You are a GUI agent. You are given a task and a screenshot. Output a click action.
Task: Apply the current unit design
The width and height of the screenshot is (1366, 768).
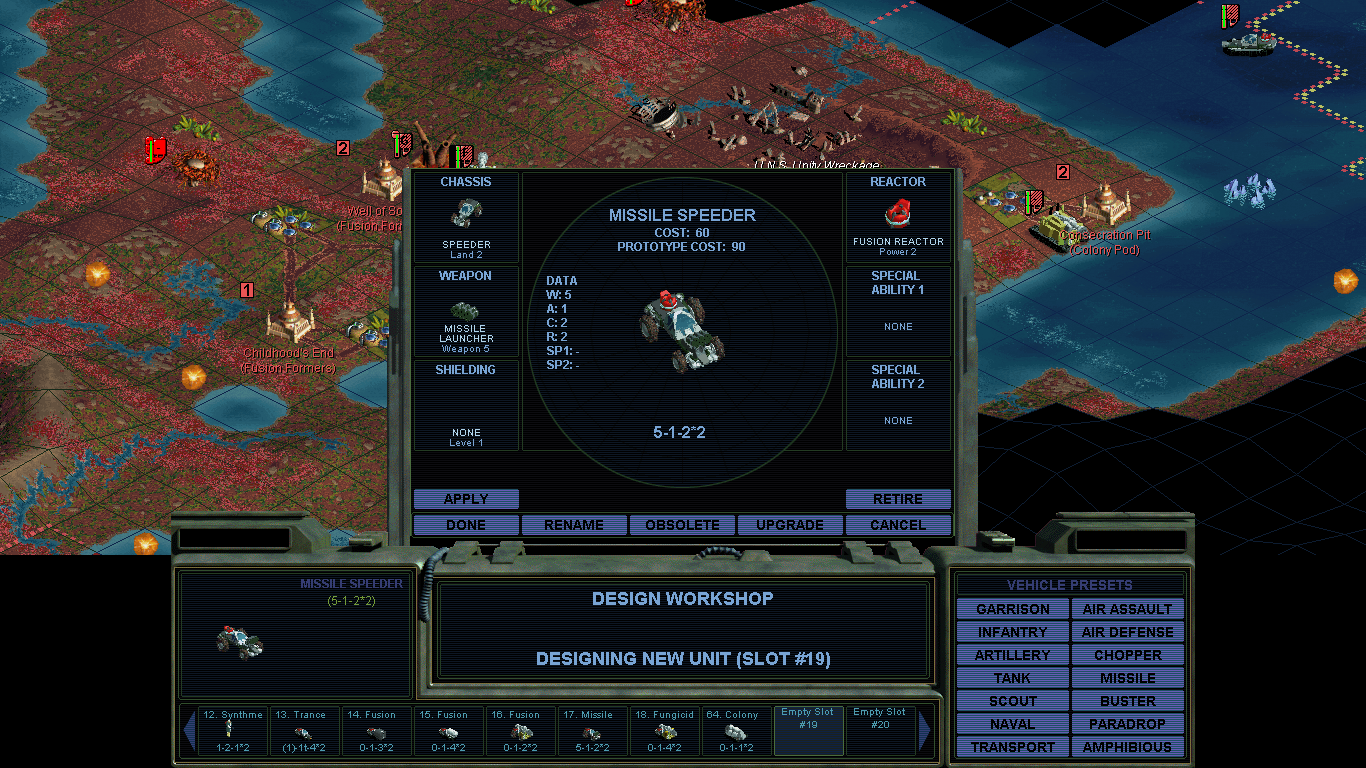pyautogui.click(x=466, y=499)
